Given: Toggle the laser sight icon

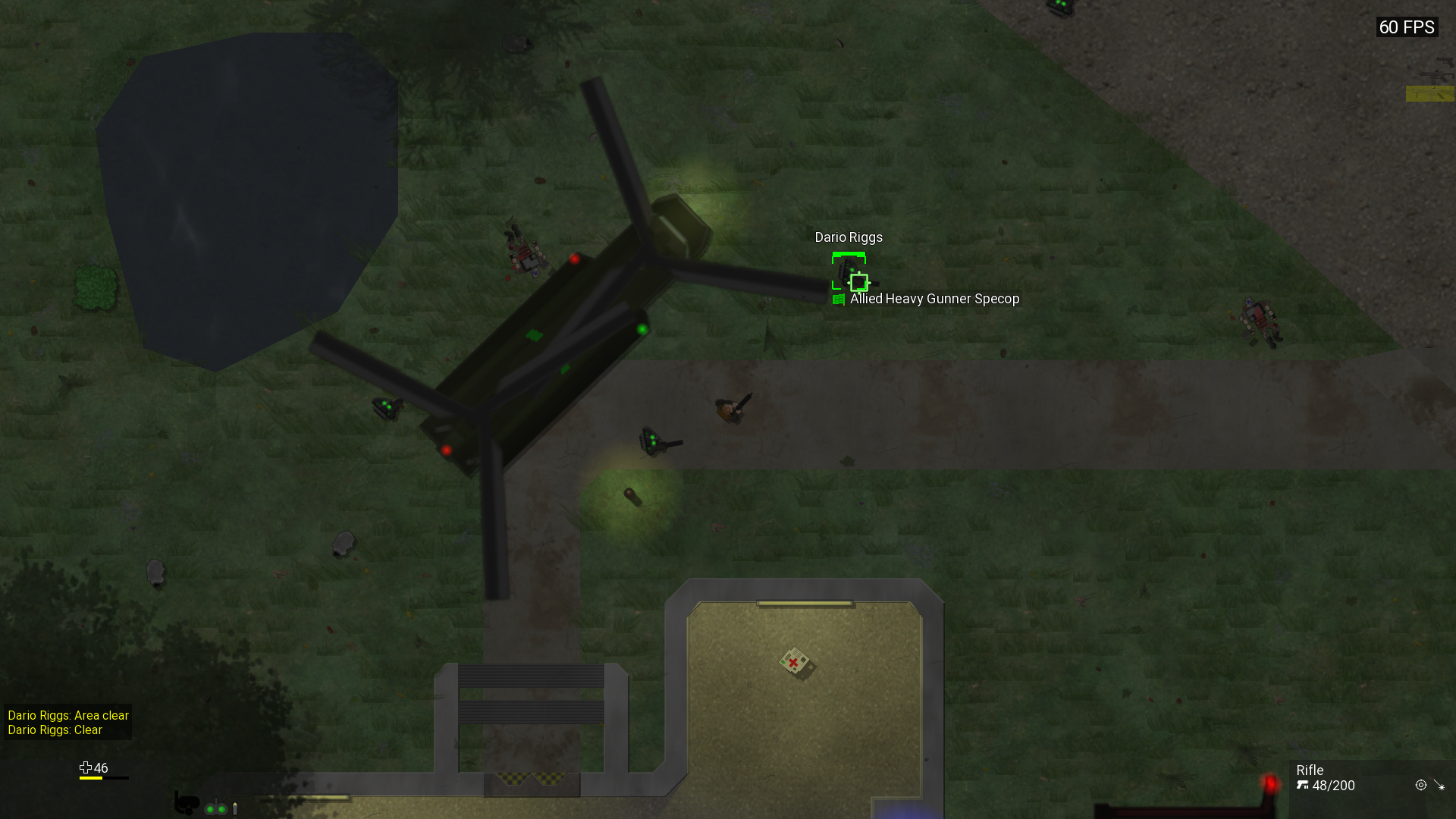Looking at the screenshot, I should pyautogui.click(x=1439, y=786).
